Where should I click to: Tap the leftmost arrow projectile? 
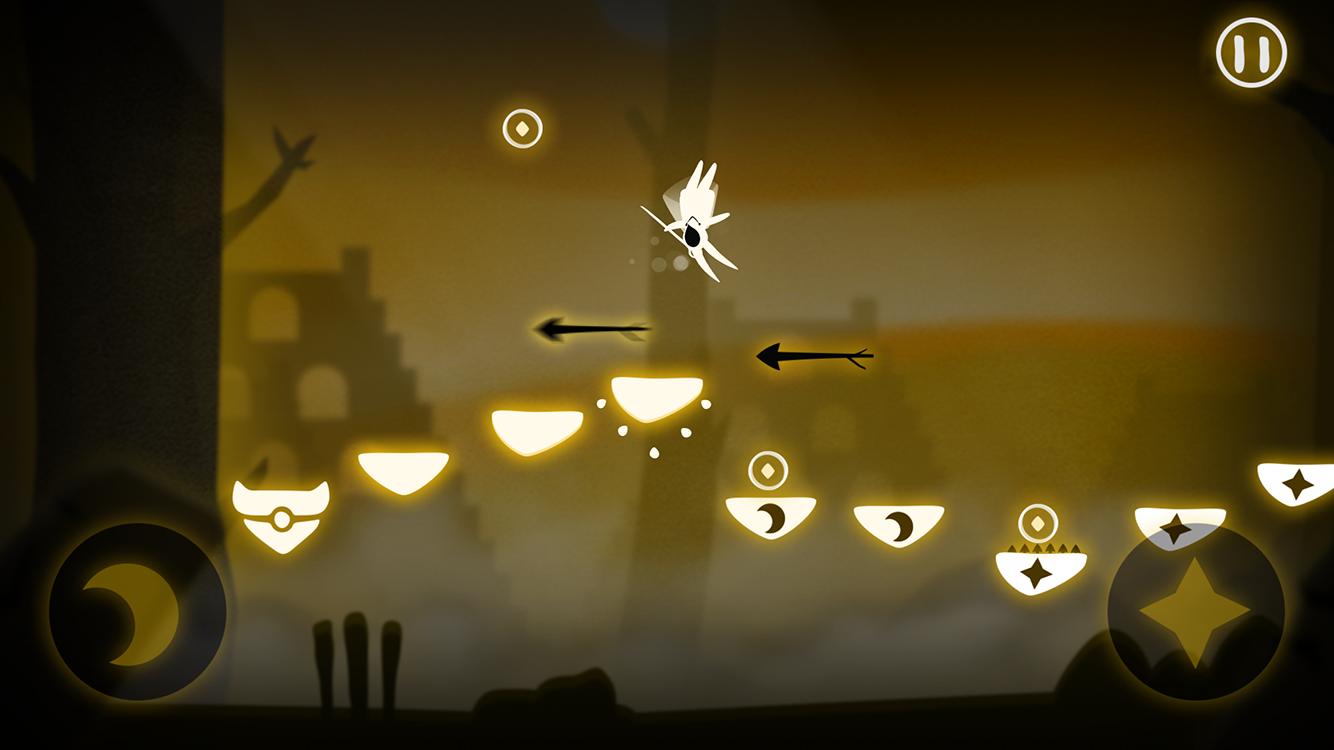[590, 328]
